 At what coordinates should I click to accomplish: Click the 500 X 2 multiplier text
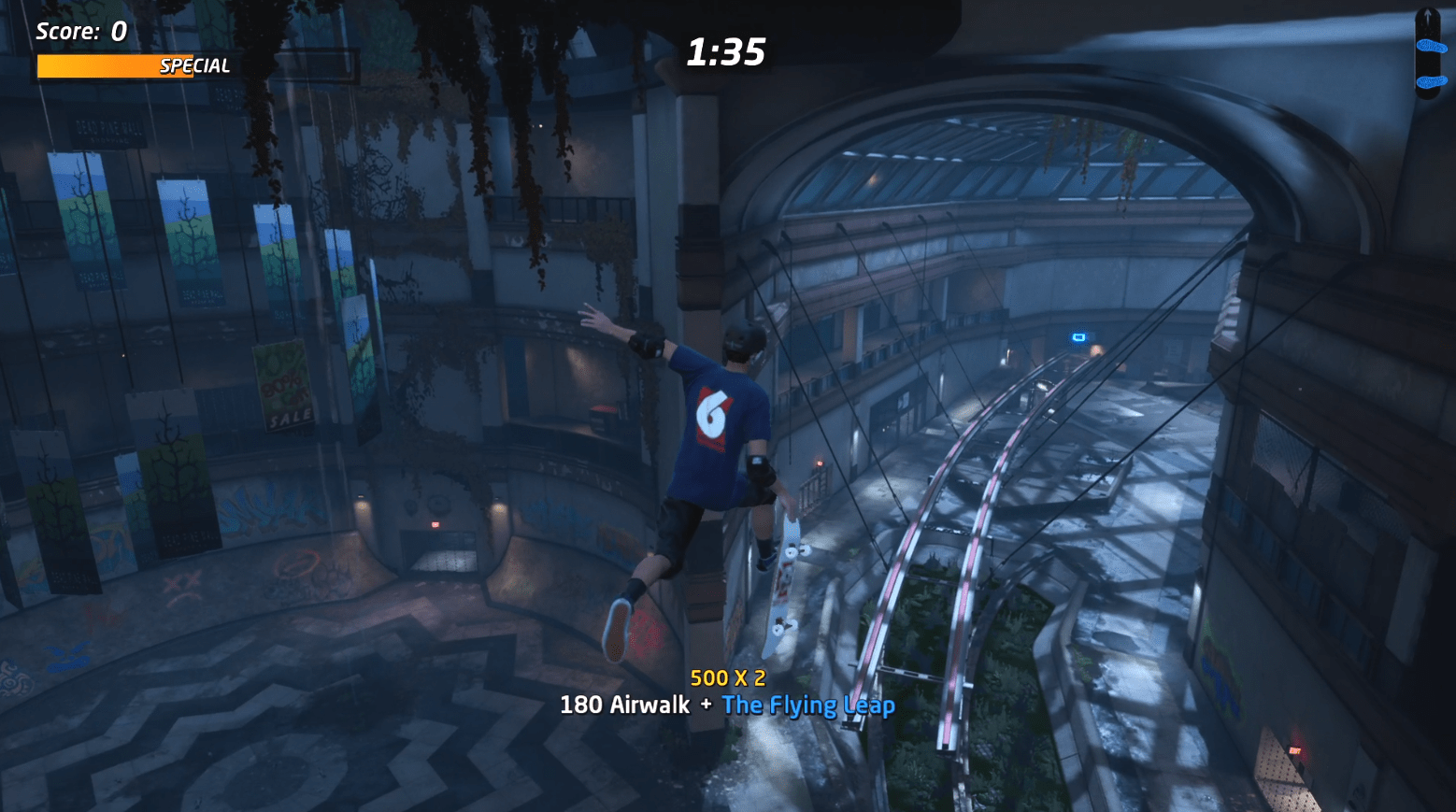[727, 679]
